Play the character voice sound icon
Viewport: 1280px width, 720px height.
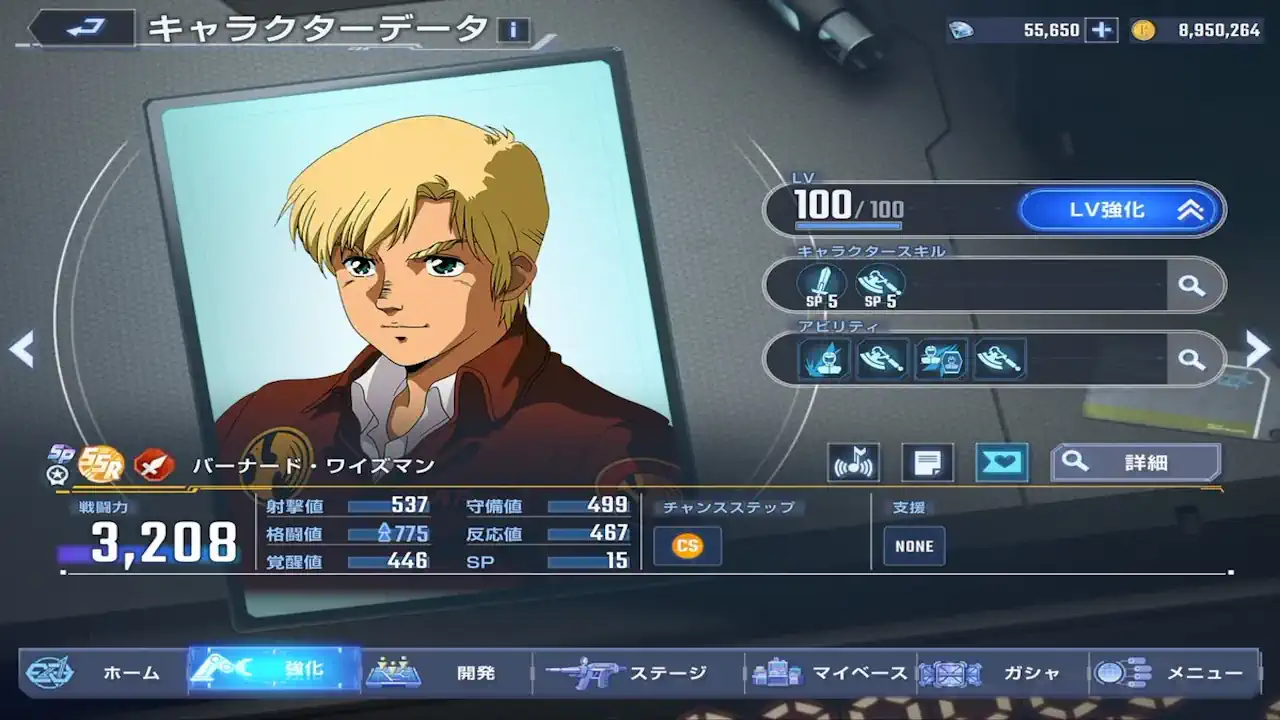(x=853, y=462)
